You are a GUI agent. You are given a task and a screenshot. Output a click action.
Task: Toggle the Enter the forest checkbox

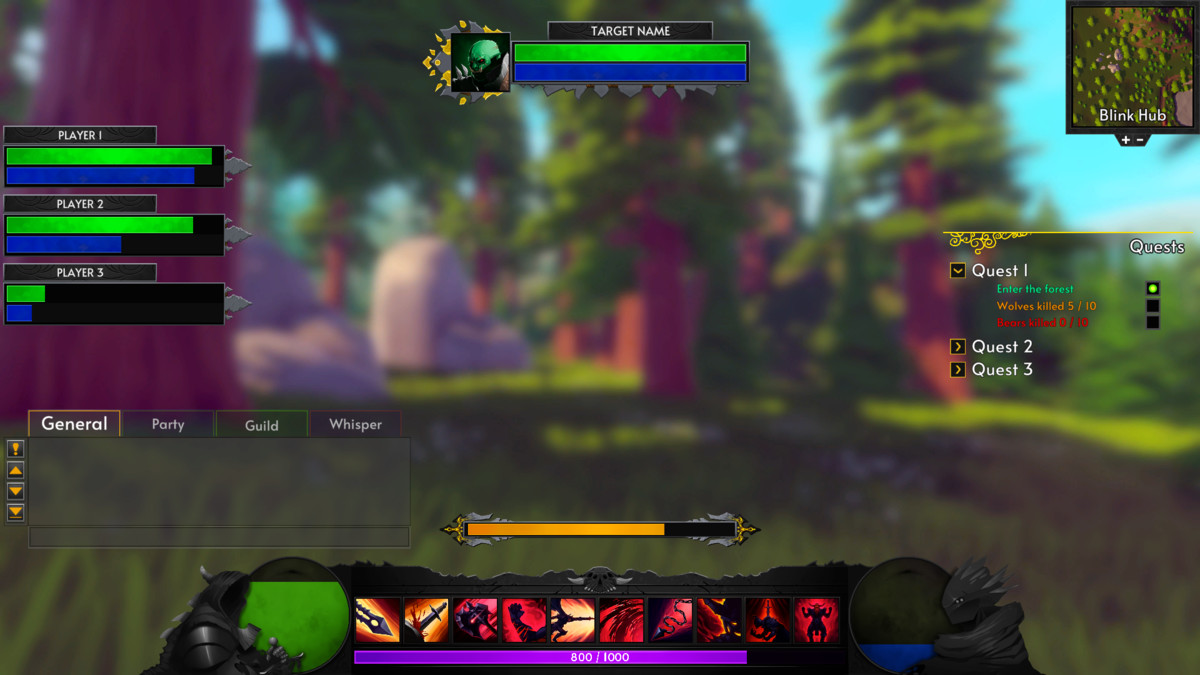tap(1153, 289)
